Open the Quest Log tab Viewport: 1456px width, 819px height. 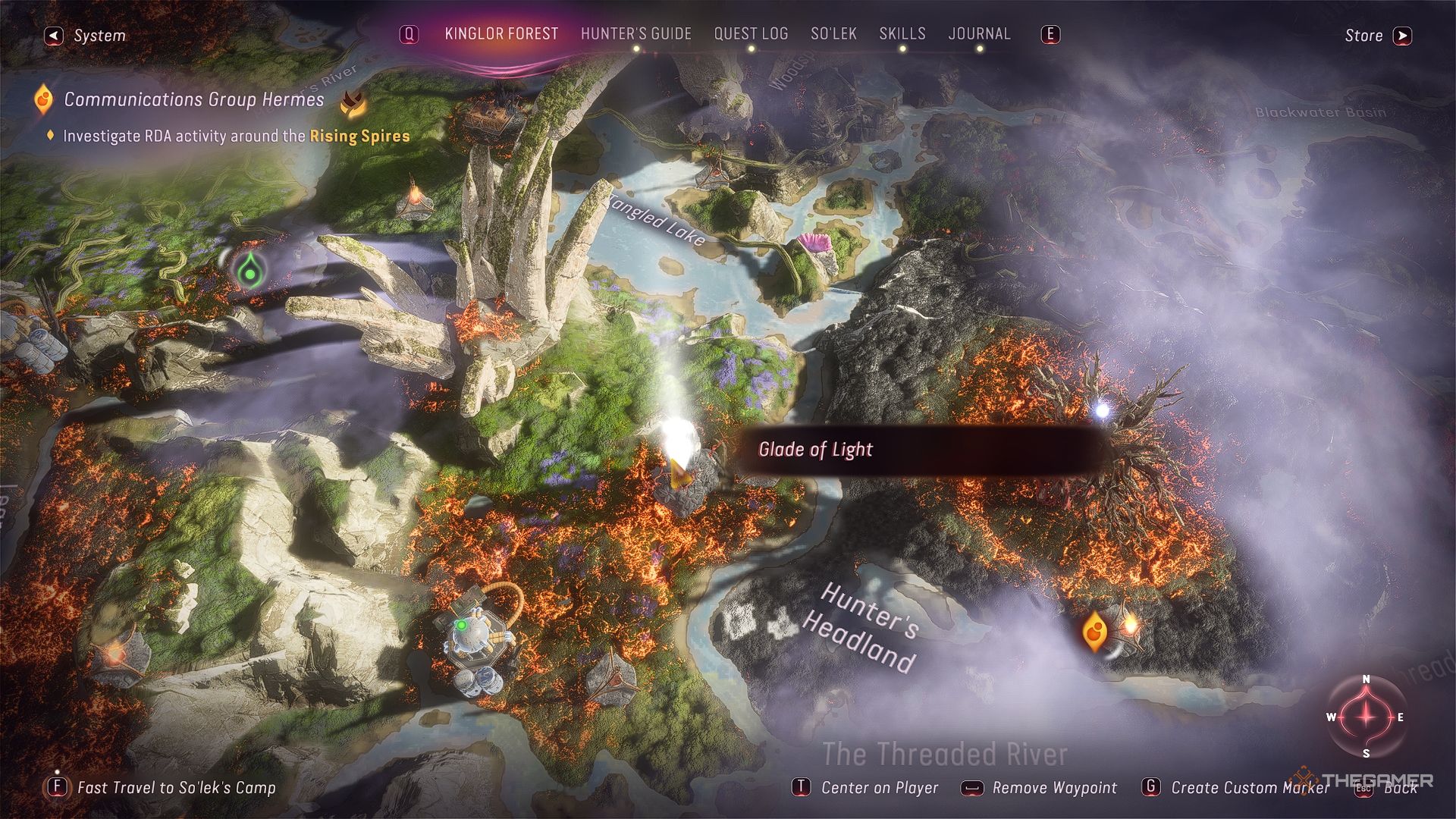[751, 34]
